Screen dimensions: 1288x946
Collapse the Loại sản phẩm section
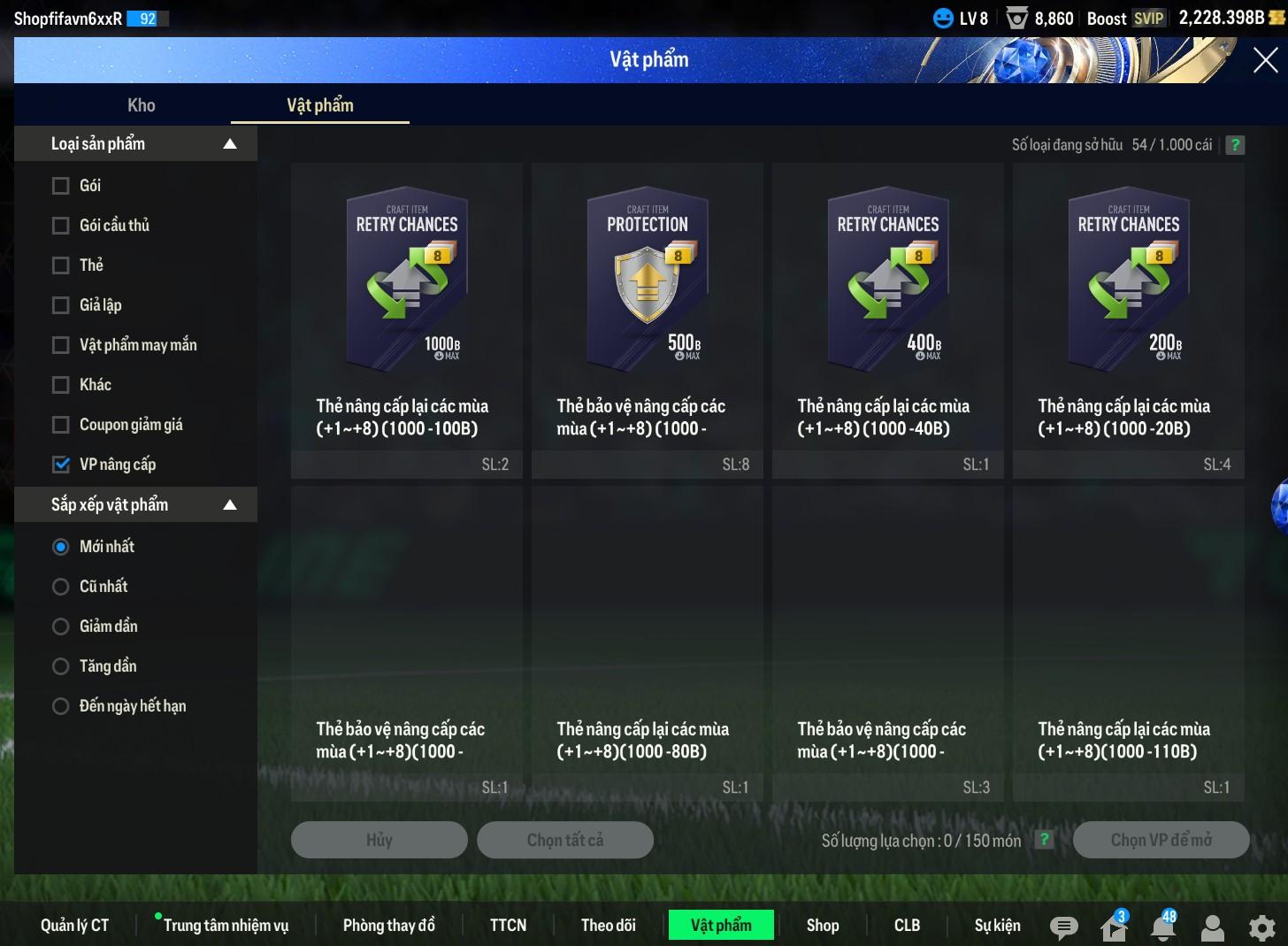coord(230,144)
